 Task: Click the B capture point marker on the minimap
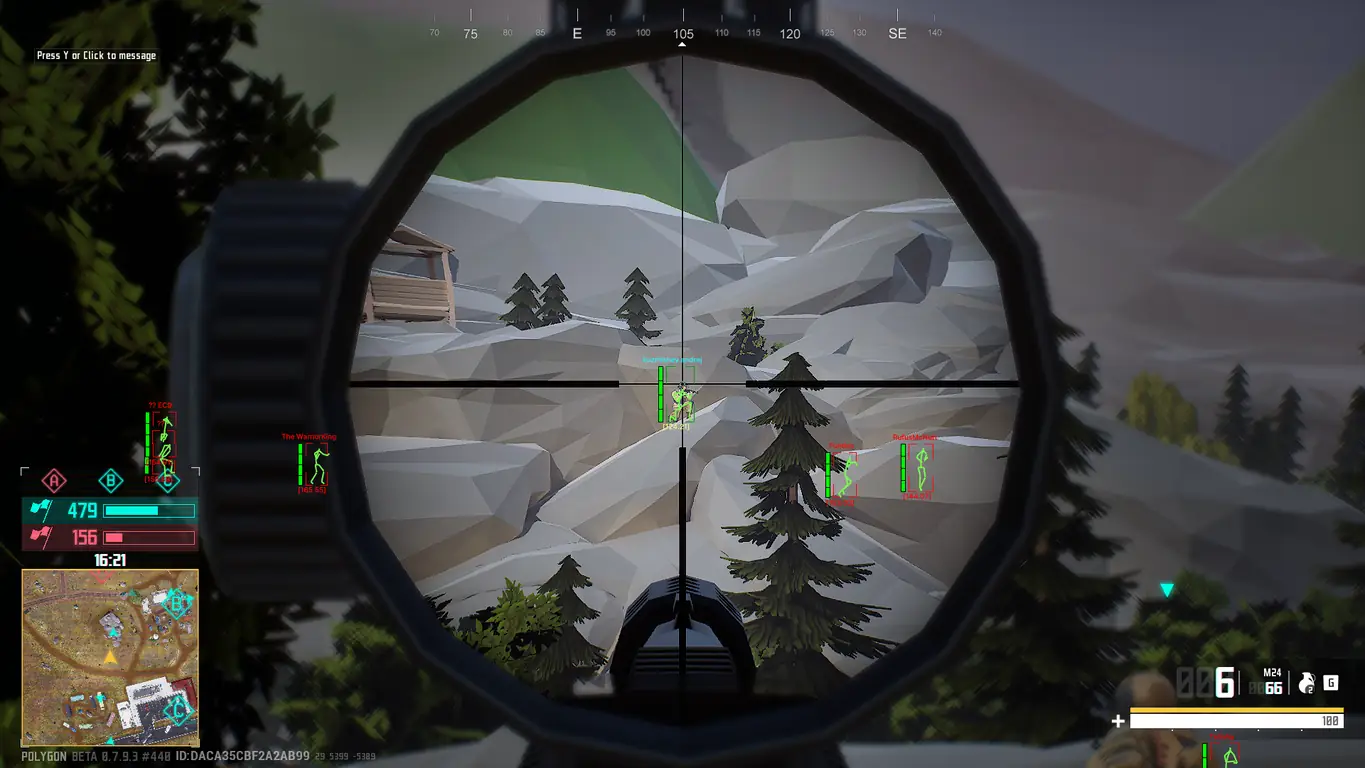pos(179,603)
